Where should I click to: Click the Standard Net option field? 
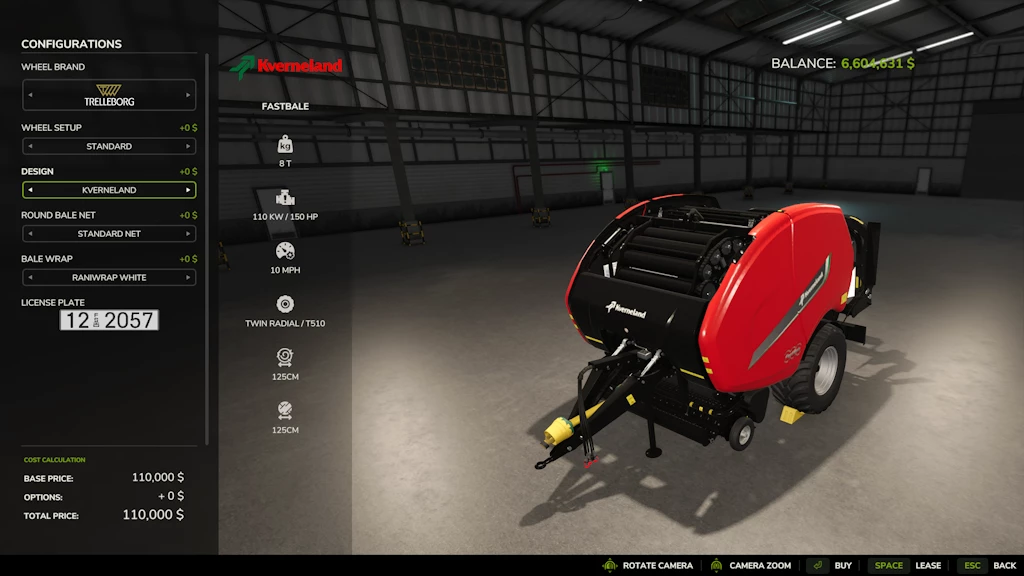pyautogui.click(x=109, y=234)
